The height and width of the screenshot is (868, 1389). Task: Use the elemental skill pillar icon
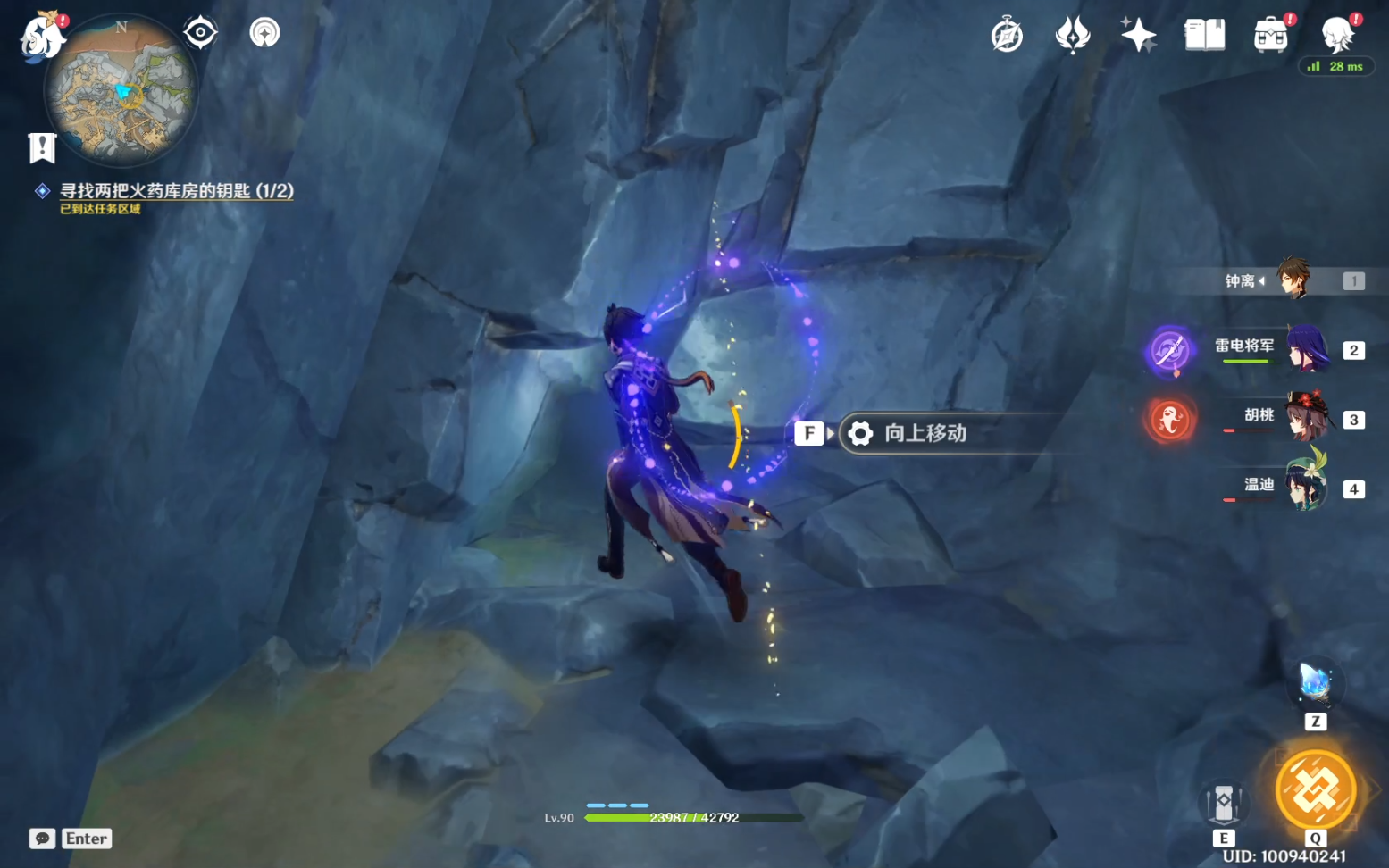pos(1224,802)
